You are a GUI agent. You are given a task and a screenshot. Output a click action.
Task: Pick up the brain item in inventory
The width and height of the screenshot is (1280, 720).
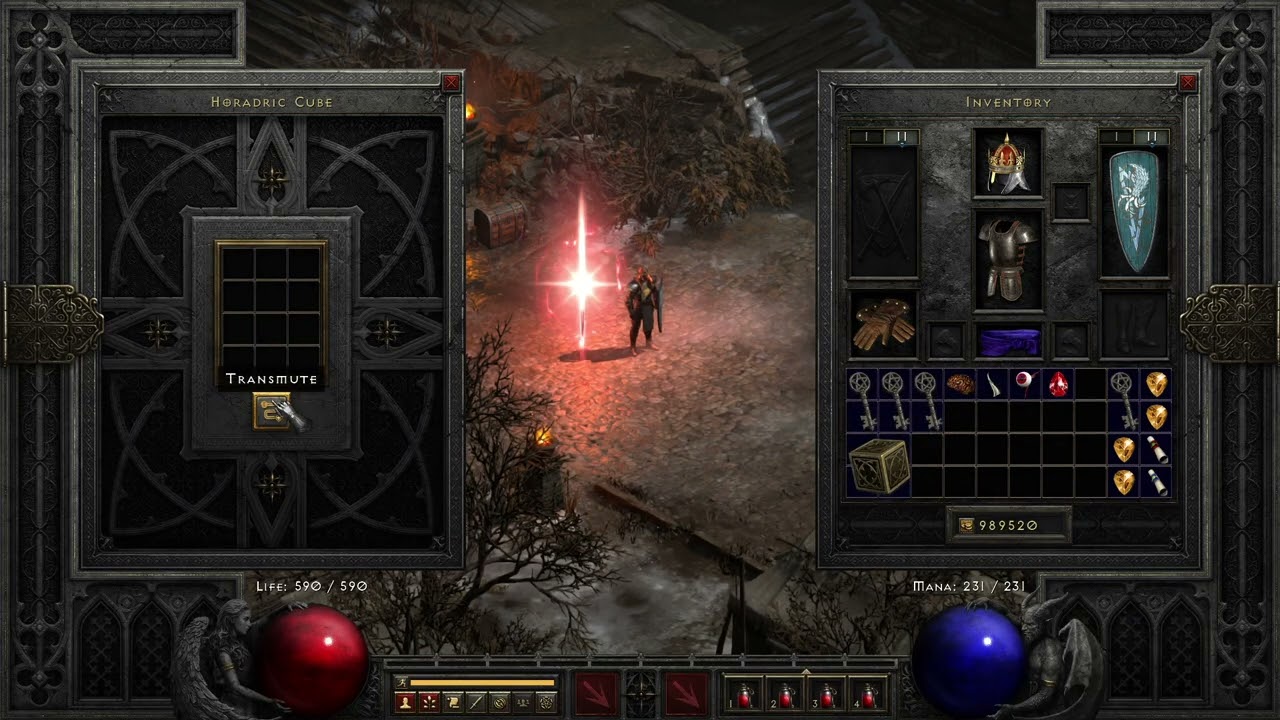[961, 384]
